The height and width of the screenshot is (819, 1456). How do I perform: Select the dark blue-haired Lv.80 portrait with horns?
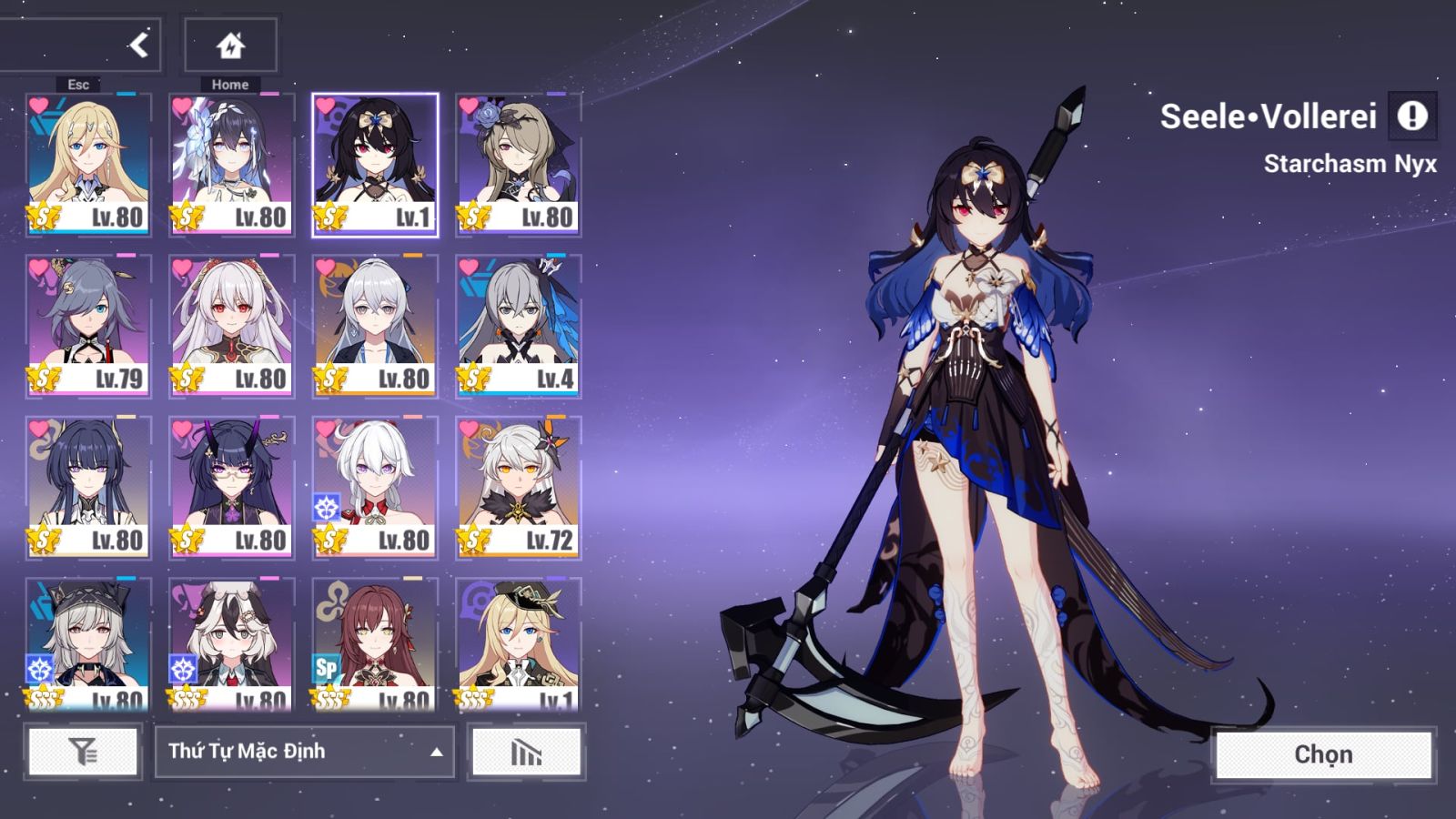point(88,487)
